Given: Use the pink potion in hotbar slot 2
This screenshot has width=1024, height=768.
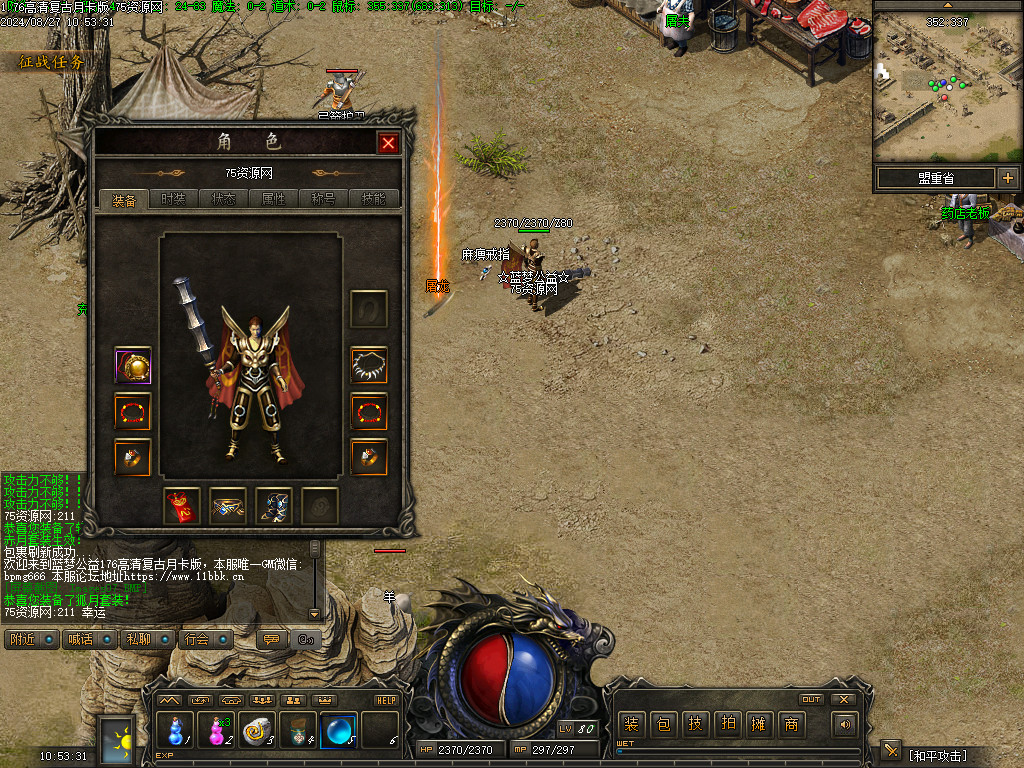Looking at the screenshot, I should coord(216,731).
